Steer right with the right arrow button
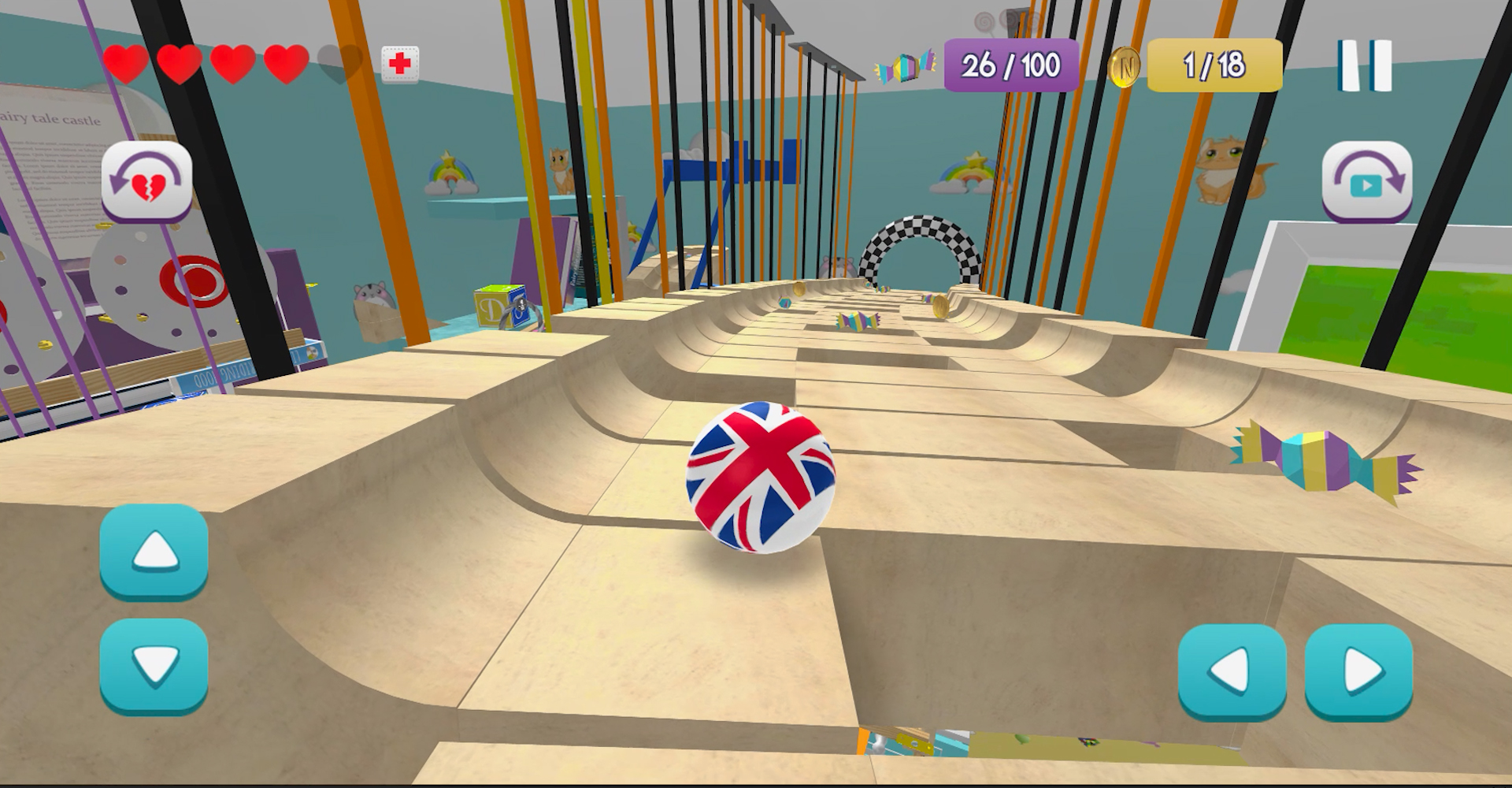The image size is (1512, 788). 1359,671
